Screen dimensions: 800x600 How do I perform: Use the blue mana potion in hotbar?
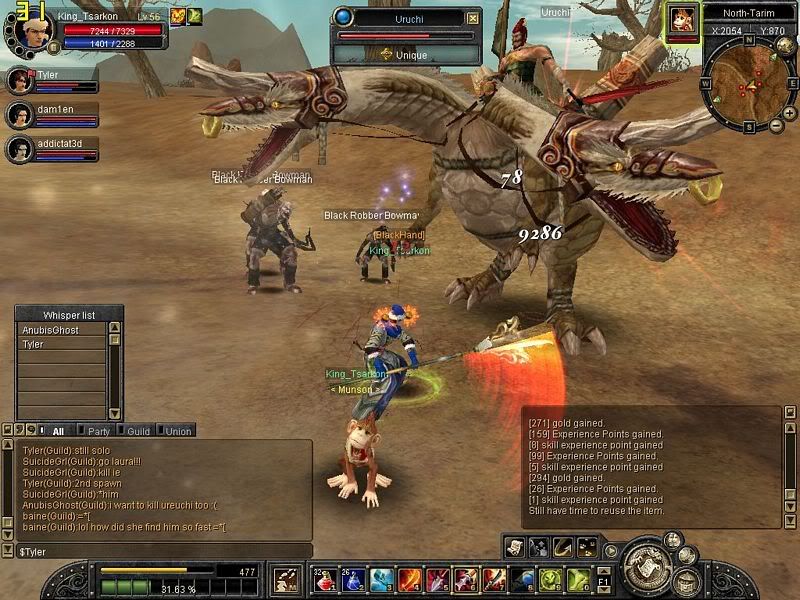pyautogui.click(x=354, y=579)
